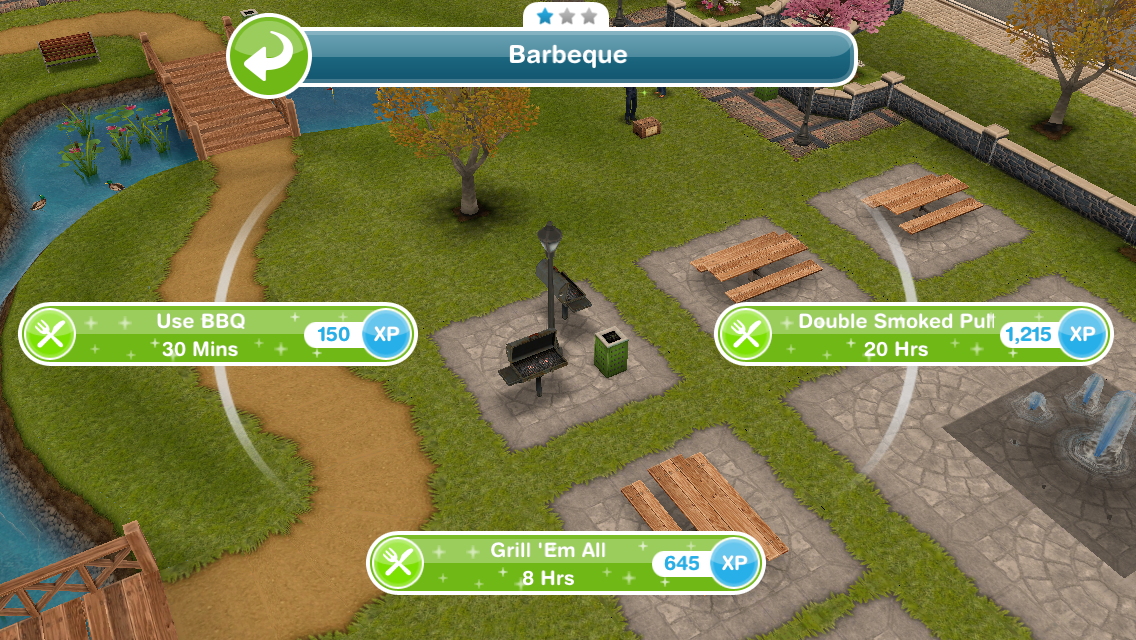Select the Grill 'Em All 8 Hrs option
The height and width of the screenshot is (640, 1136).
548,563
